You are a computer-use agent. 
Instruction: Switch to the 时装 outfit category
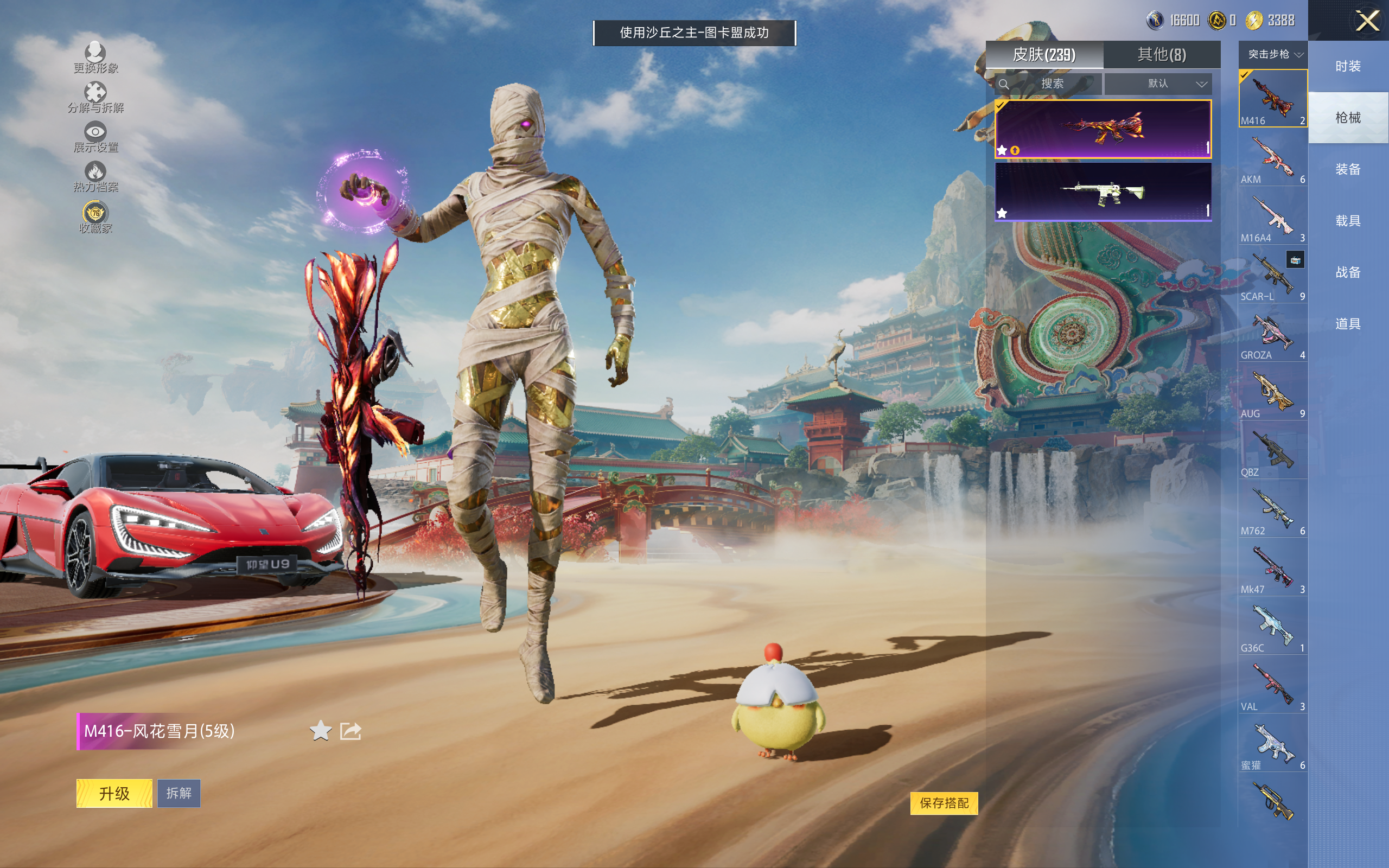(1348, 67)
